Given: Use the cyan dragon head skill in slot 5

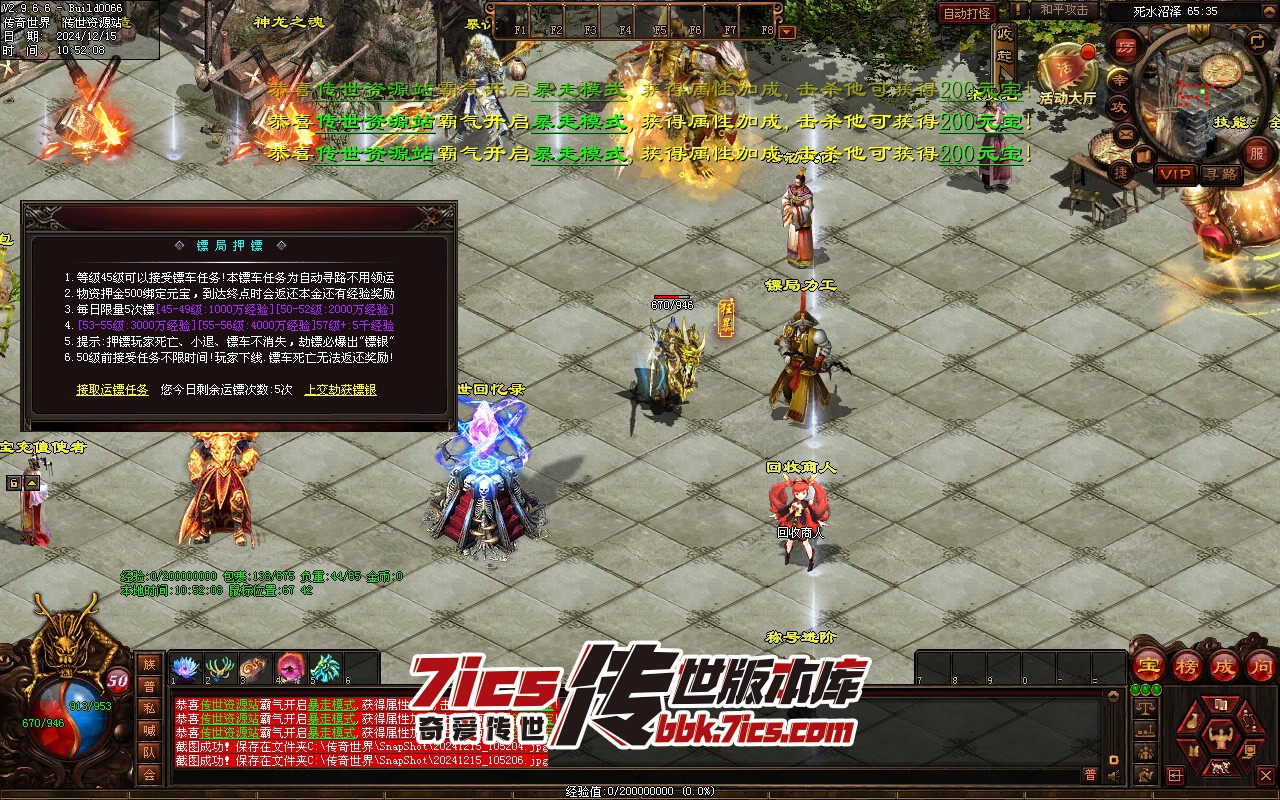Looking at the screenshot, I should pyautogui.click(x=325, y=667).
